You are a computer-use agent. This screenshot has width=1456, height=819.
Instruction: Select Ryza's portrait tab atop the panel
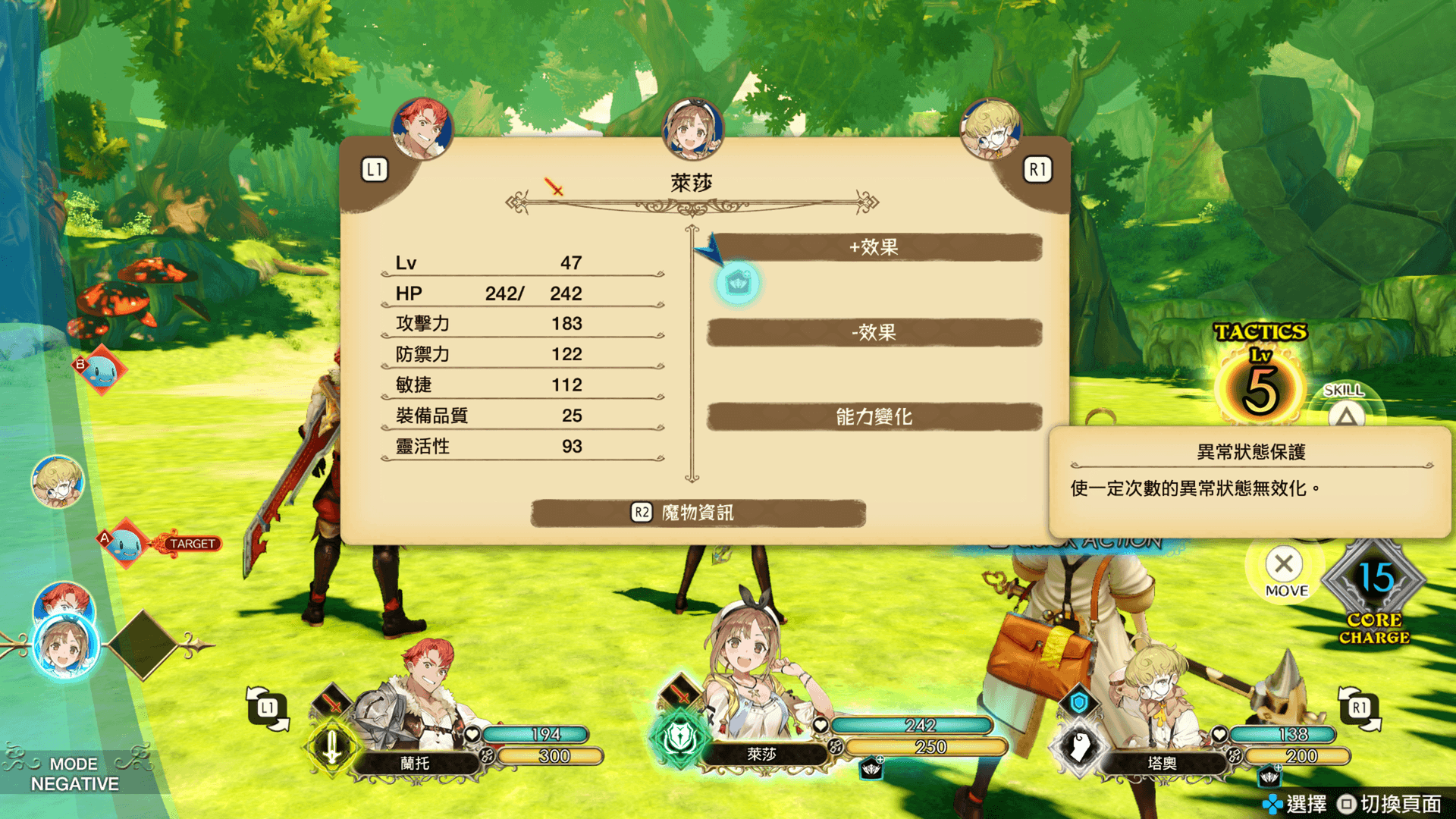(x=692, y=129)
